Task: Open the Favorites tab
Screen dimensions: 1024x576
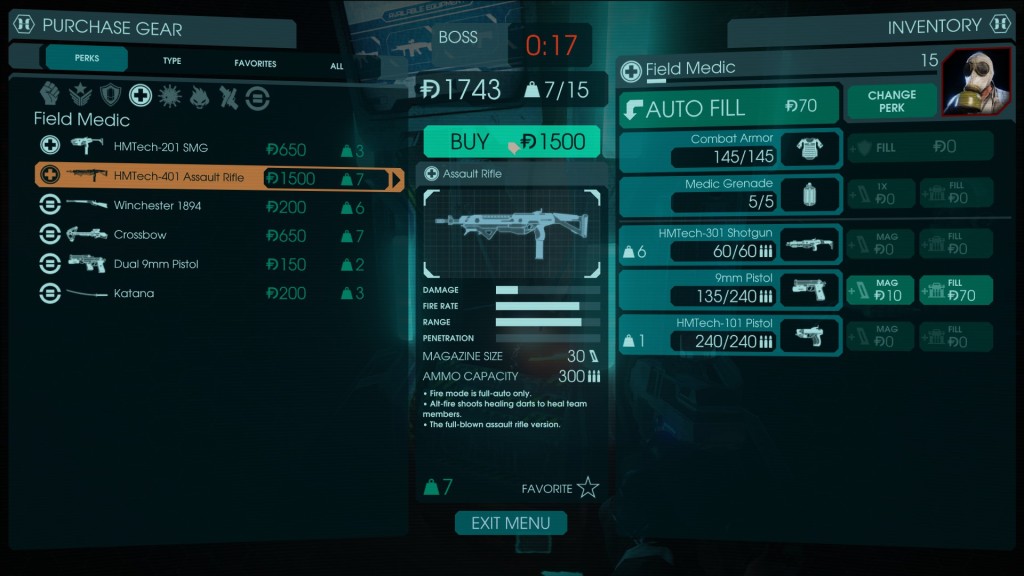Action: [255, 63]
